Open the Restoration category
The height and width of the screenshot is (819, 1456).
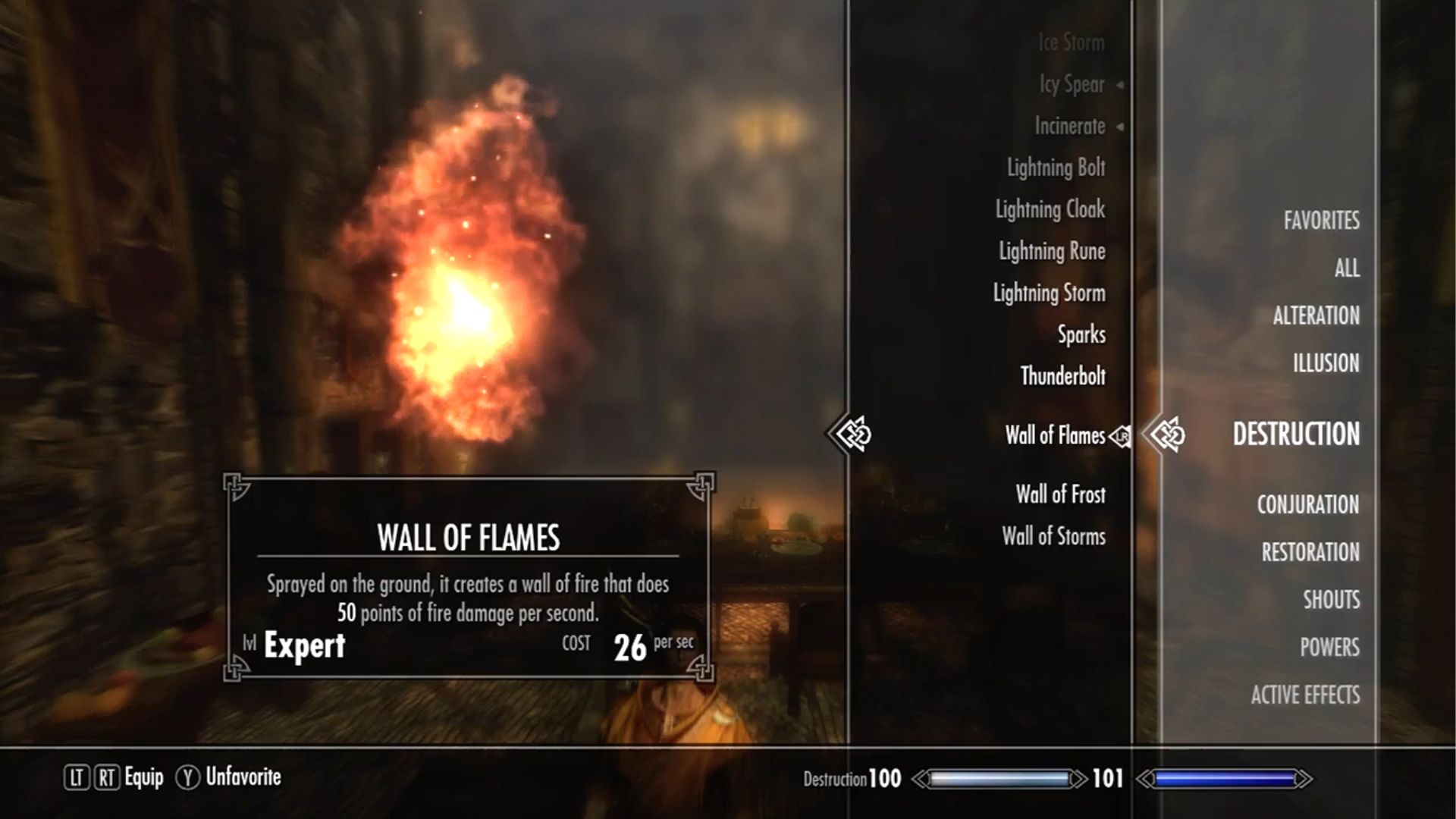click(1310, 552)
